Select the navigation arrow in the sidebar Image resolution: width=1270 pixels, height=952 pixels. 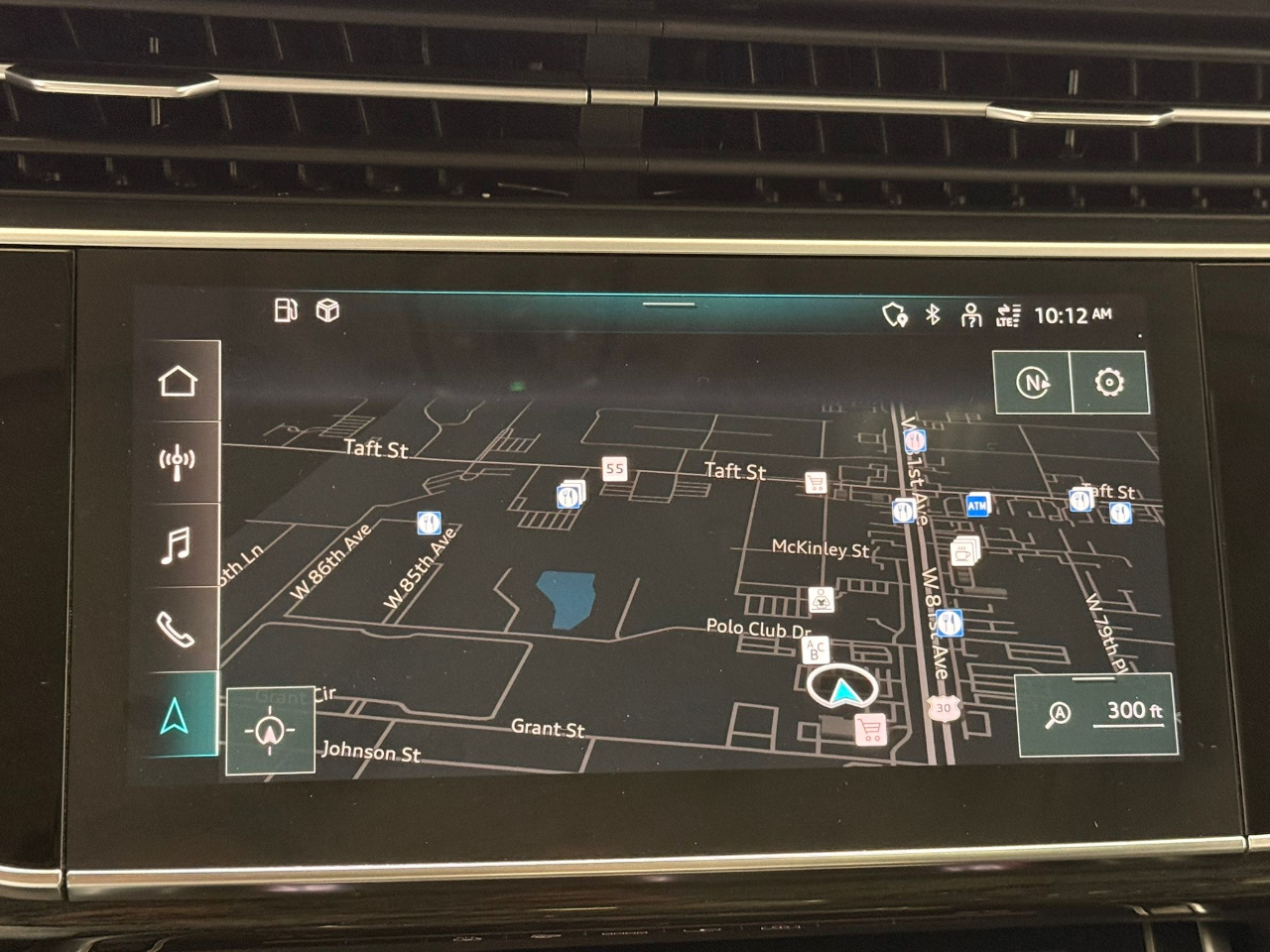click(176, 716)
